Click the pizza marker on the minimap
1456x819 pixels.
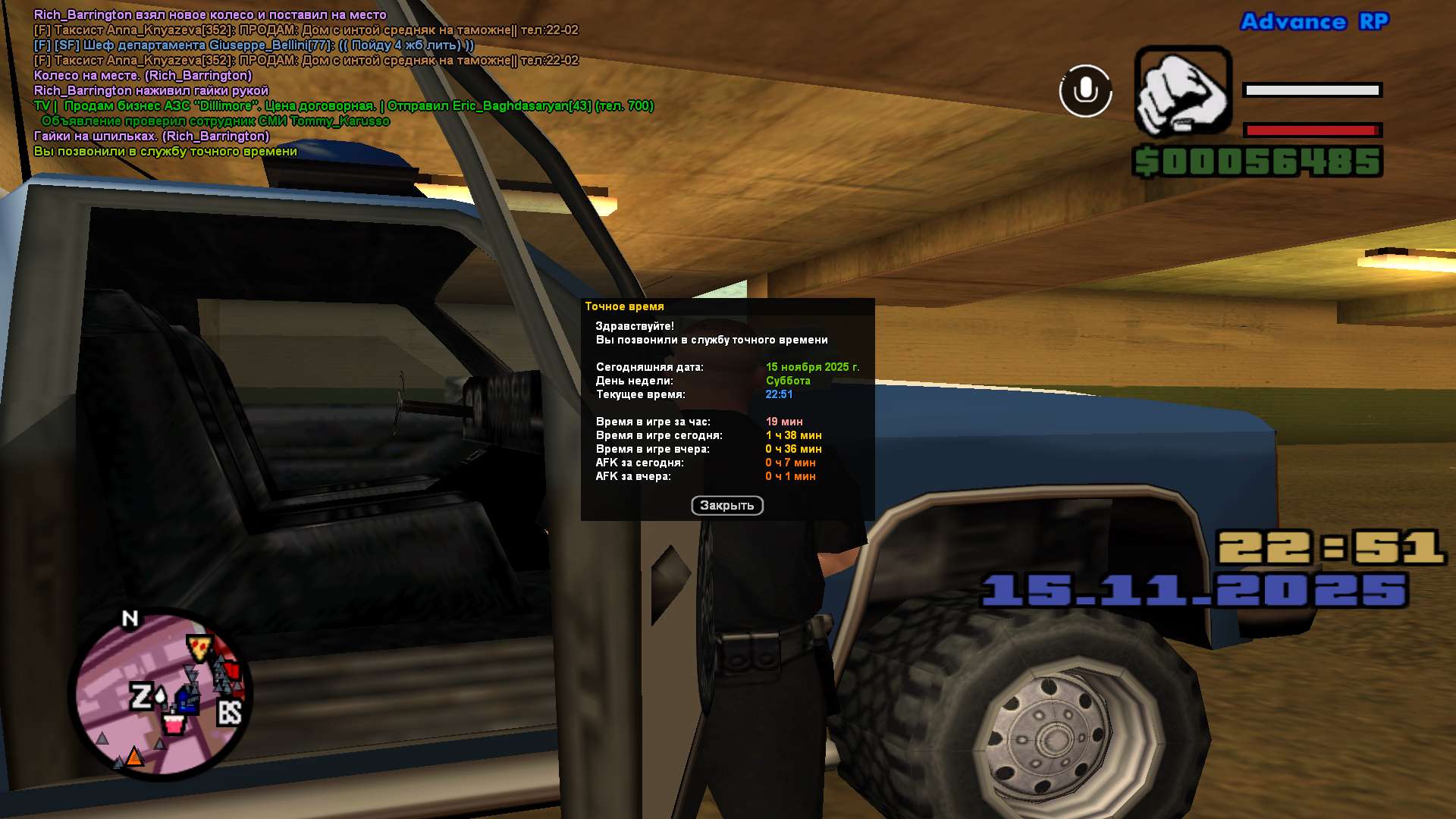pyautogui.click(x=199, y=648)
